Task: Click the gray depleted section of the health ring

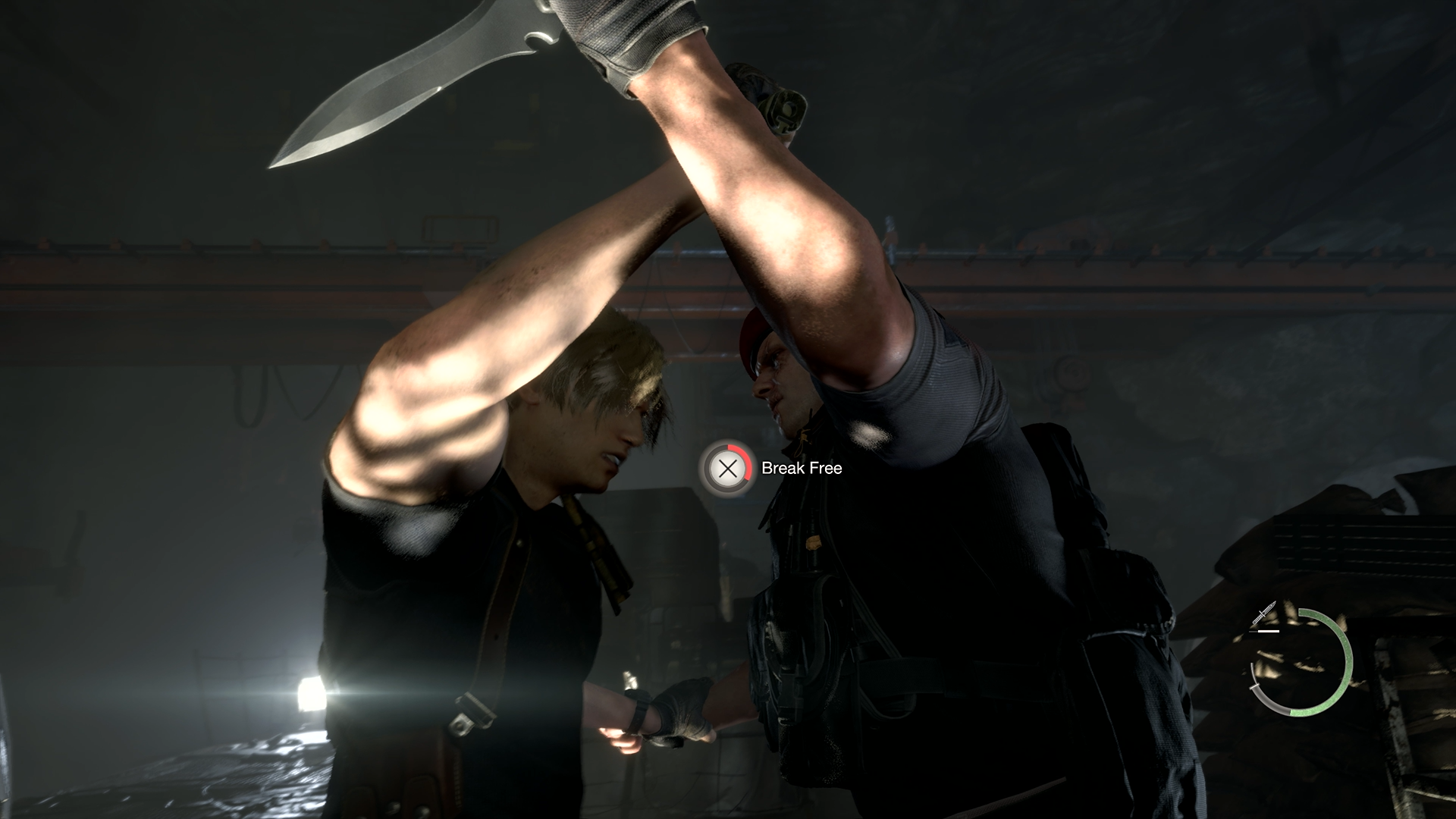Action: [x=1267, y=702]
